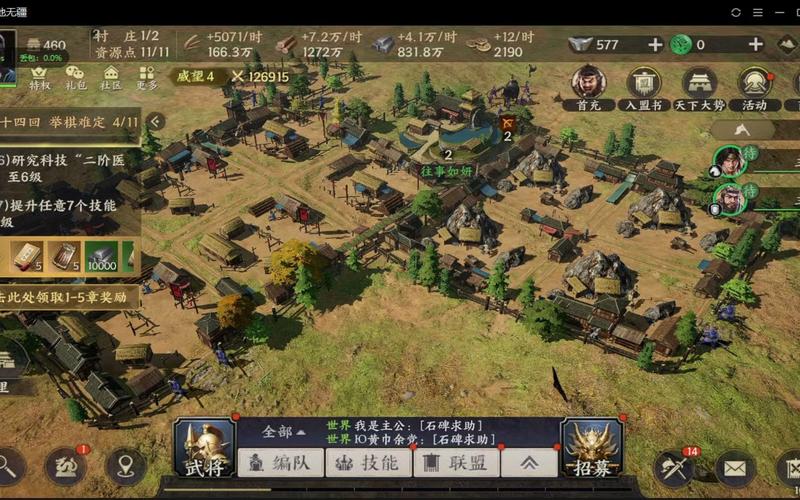
Task: Open the 技能 skills menu
Action: (x=368, y=462)
